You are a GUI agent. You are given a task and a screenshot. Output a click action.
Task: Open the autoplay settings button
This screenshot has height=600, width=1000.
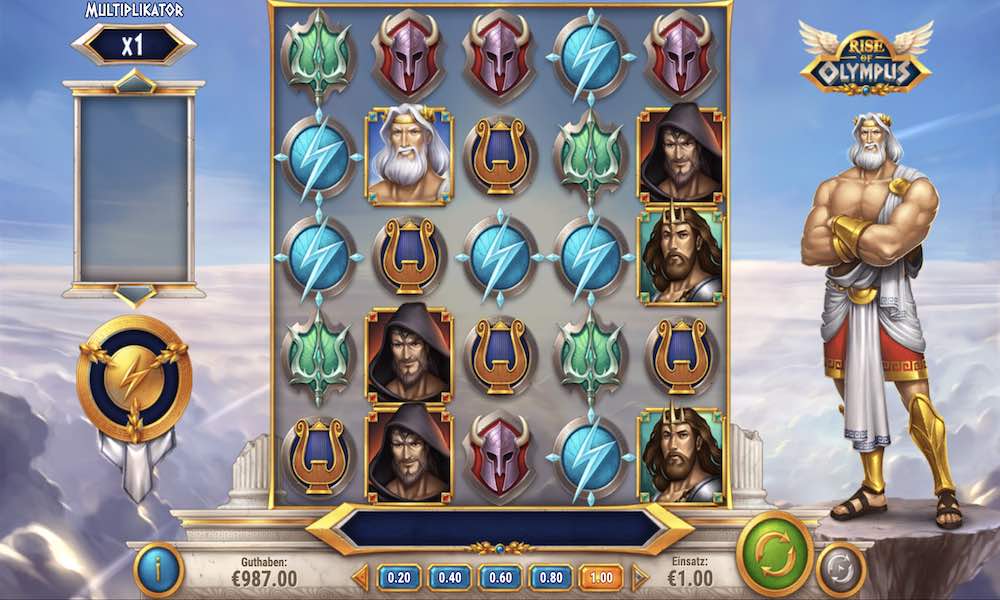(840, 569)
